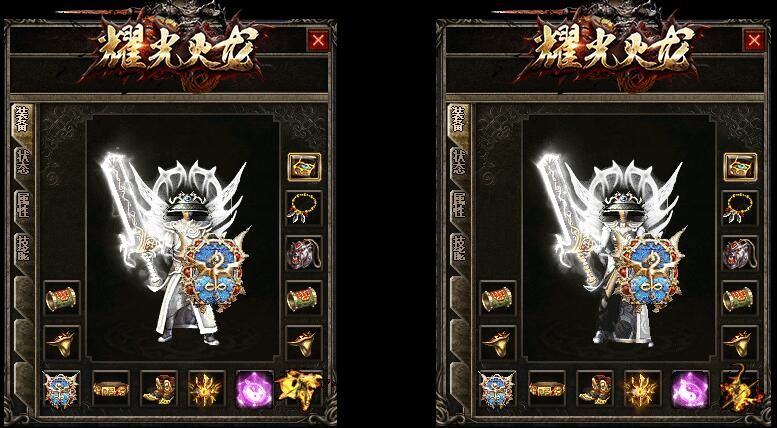Viewport: 777px width, 428px height.
Task: Close the left 耀光火龙 character panel
Action: coord(318,40)
